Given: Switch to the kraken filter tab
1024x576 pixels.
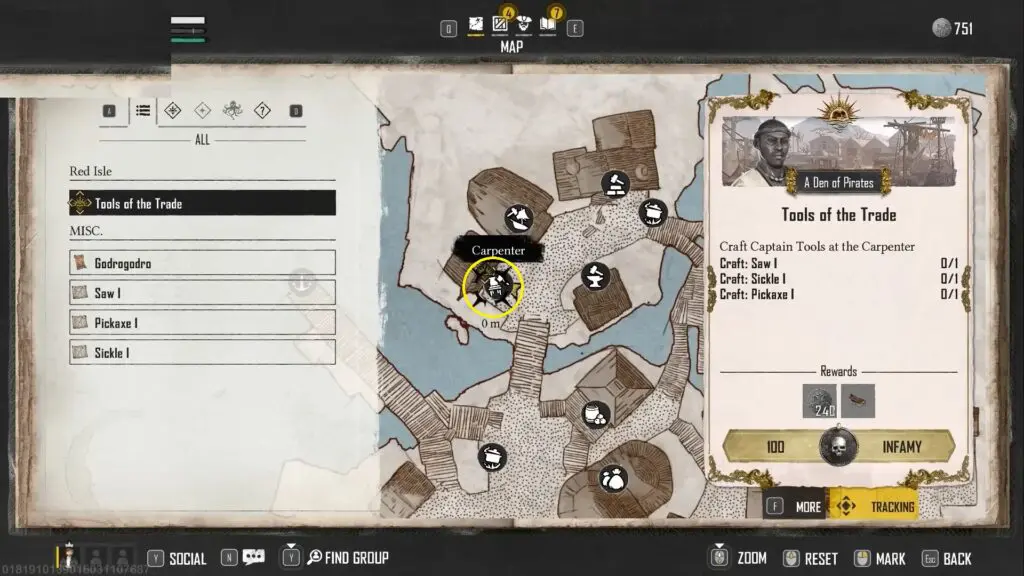Looking at the screenshot, I should pos(232,111).
